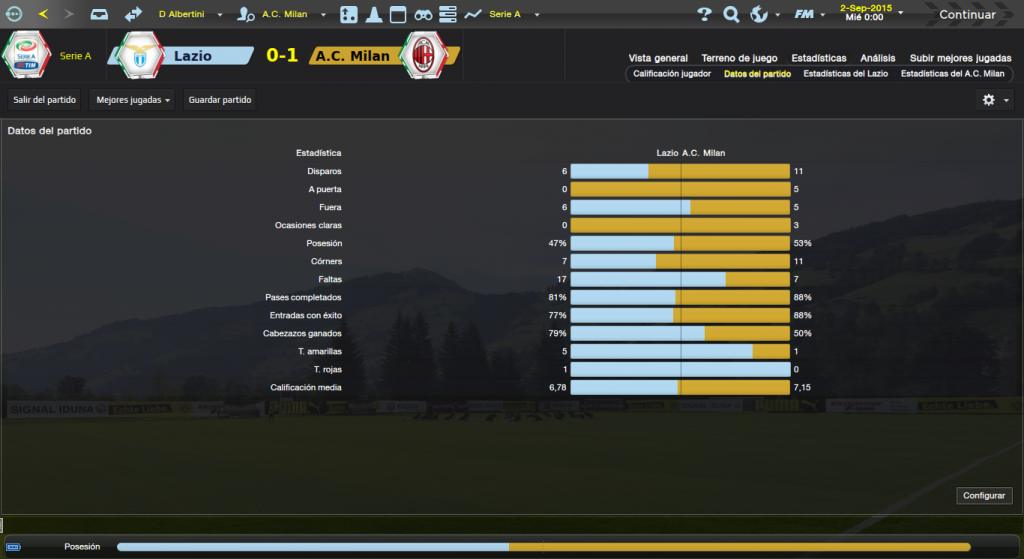Exit the match with Salir del partido

click(x=45, y=100)
